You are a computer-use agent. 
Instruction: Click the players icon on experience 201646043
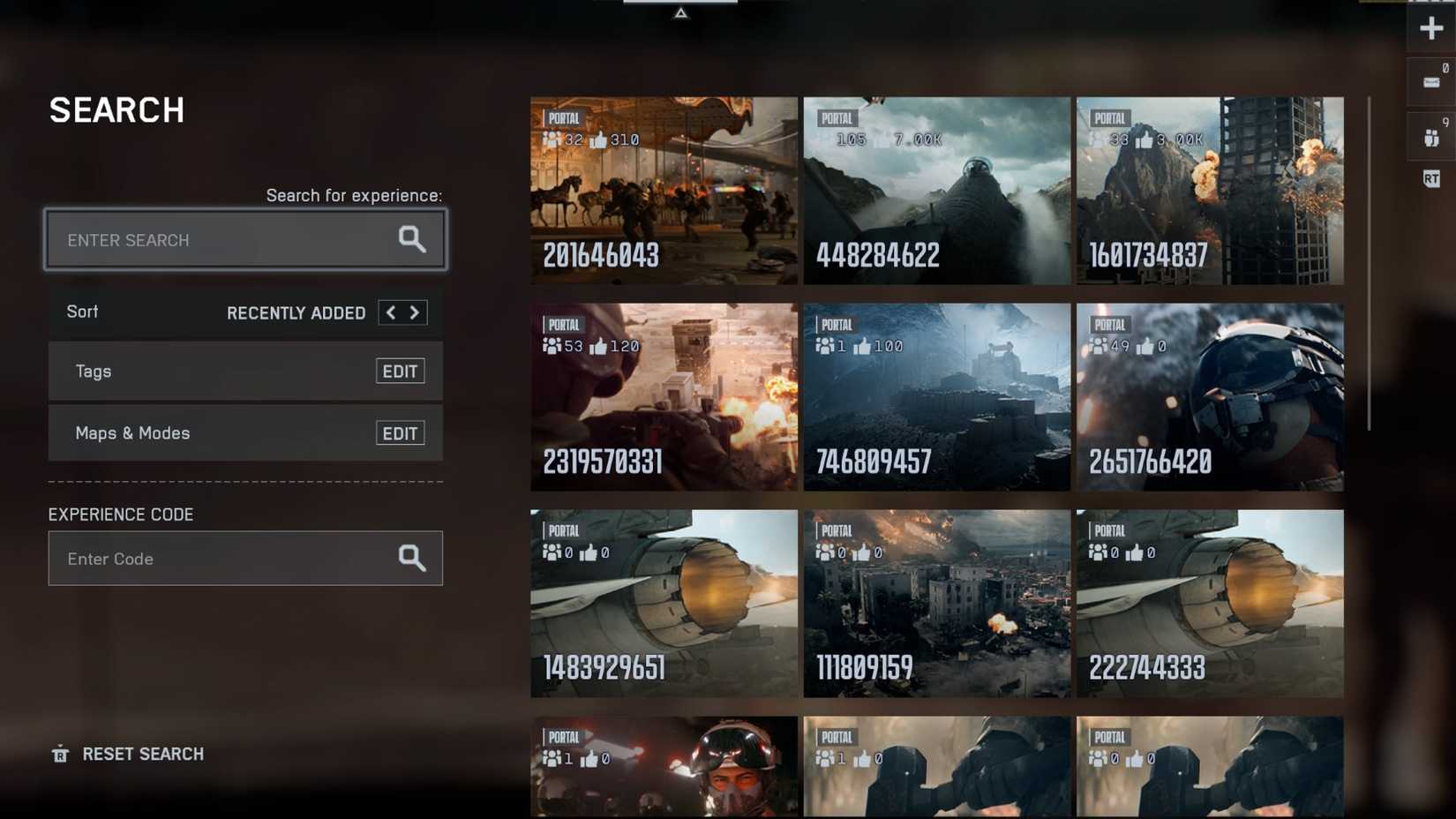pyautogui.click(x=552, y=139)
